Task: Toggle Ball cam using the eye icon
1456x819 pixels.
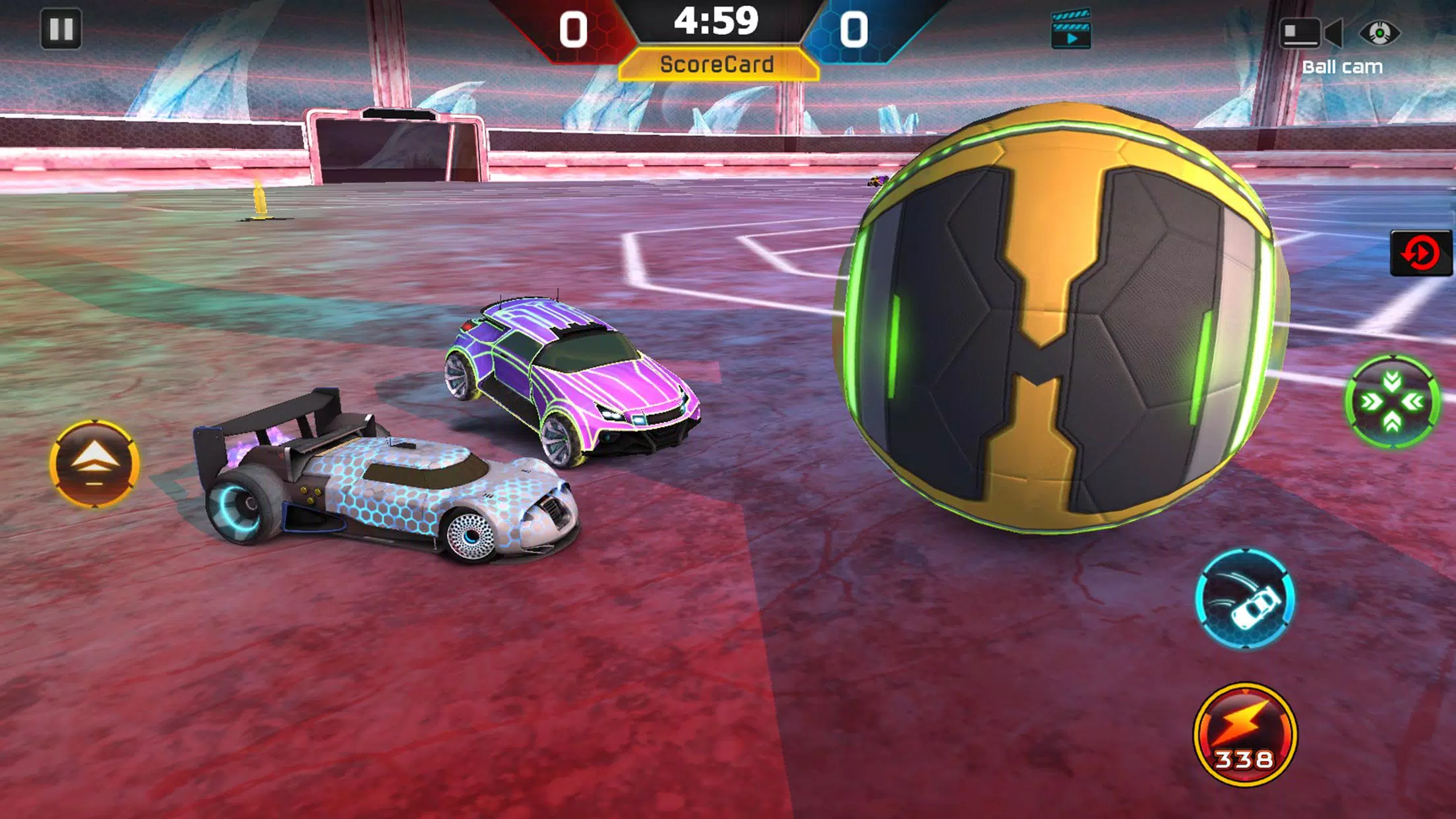Action: click(x=1379, y=32)
